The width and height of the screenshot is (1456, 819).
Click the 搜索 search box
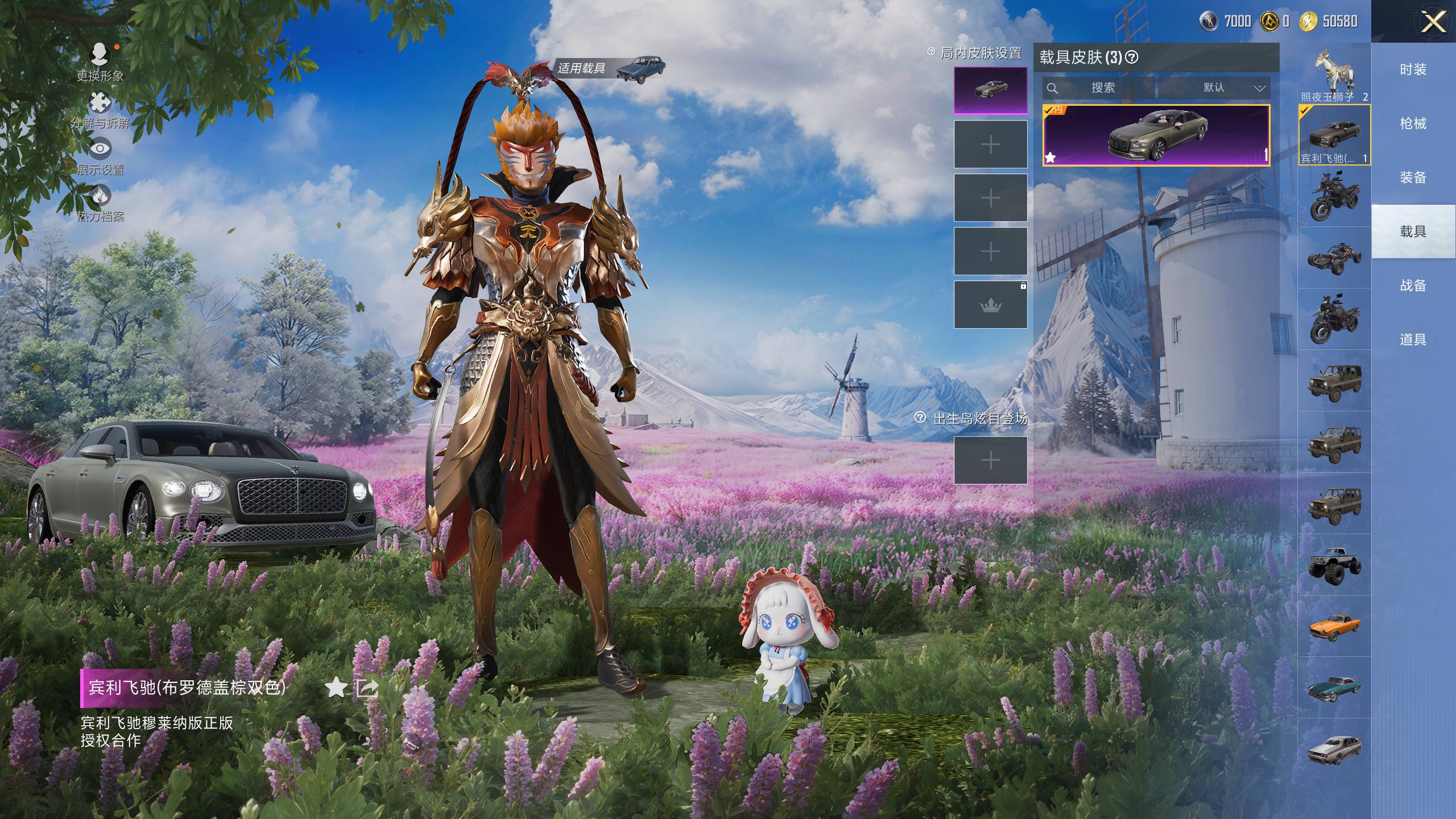pos(1099,88)
